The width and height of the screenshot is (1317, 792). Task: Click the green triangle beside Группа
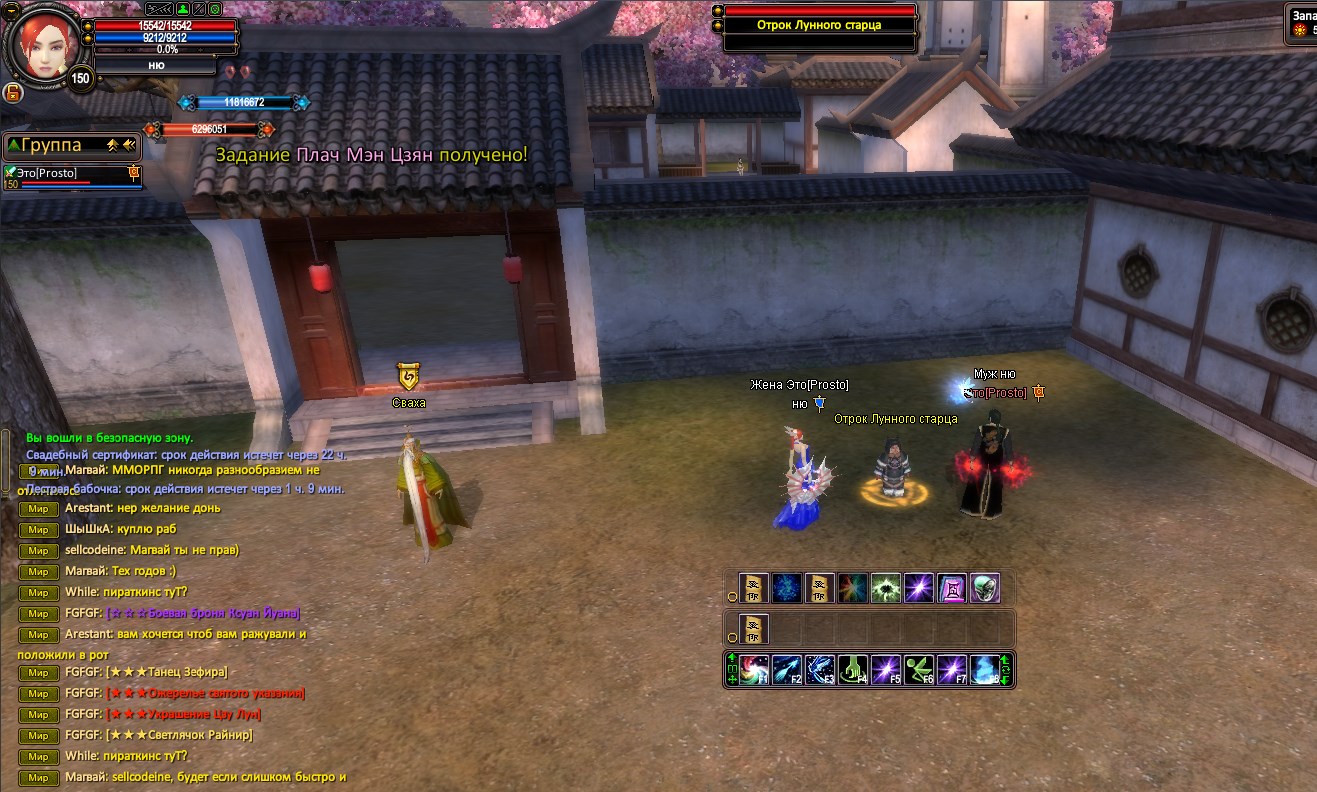[x=13, y=145]
